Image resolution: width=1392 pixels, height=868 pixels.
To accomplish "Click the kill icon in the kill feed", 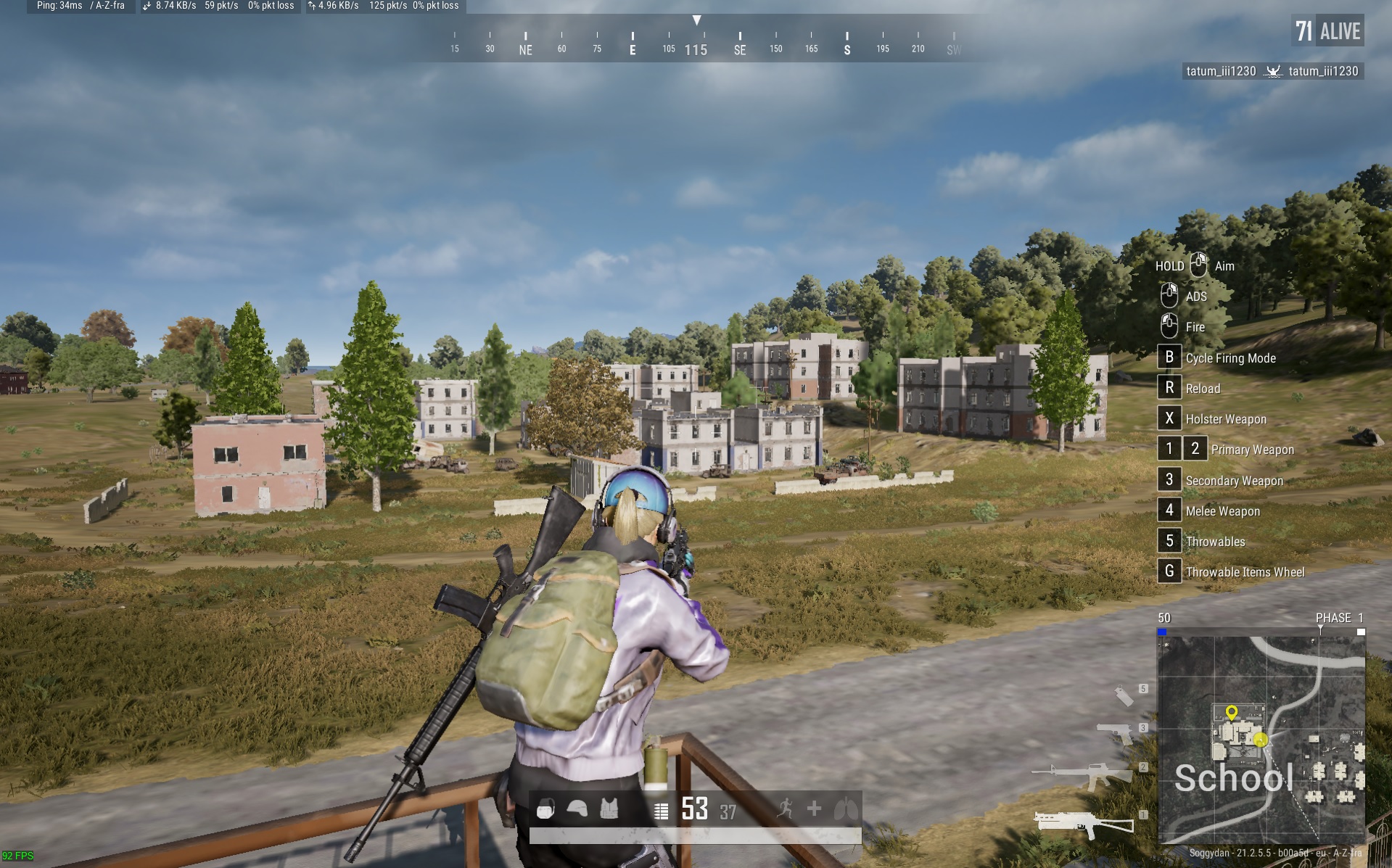I will point(1273,72).
